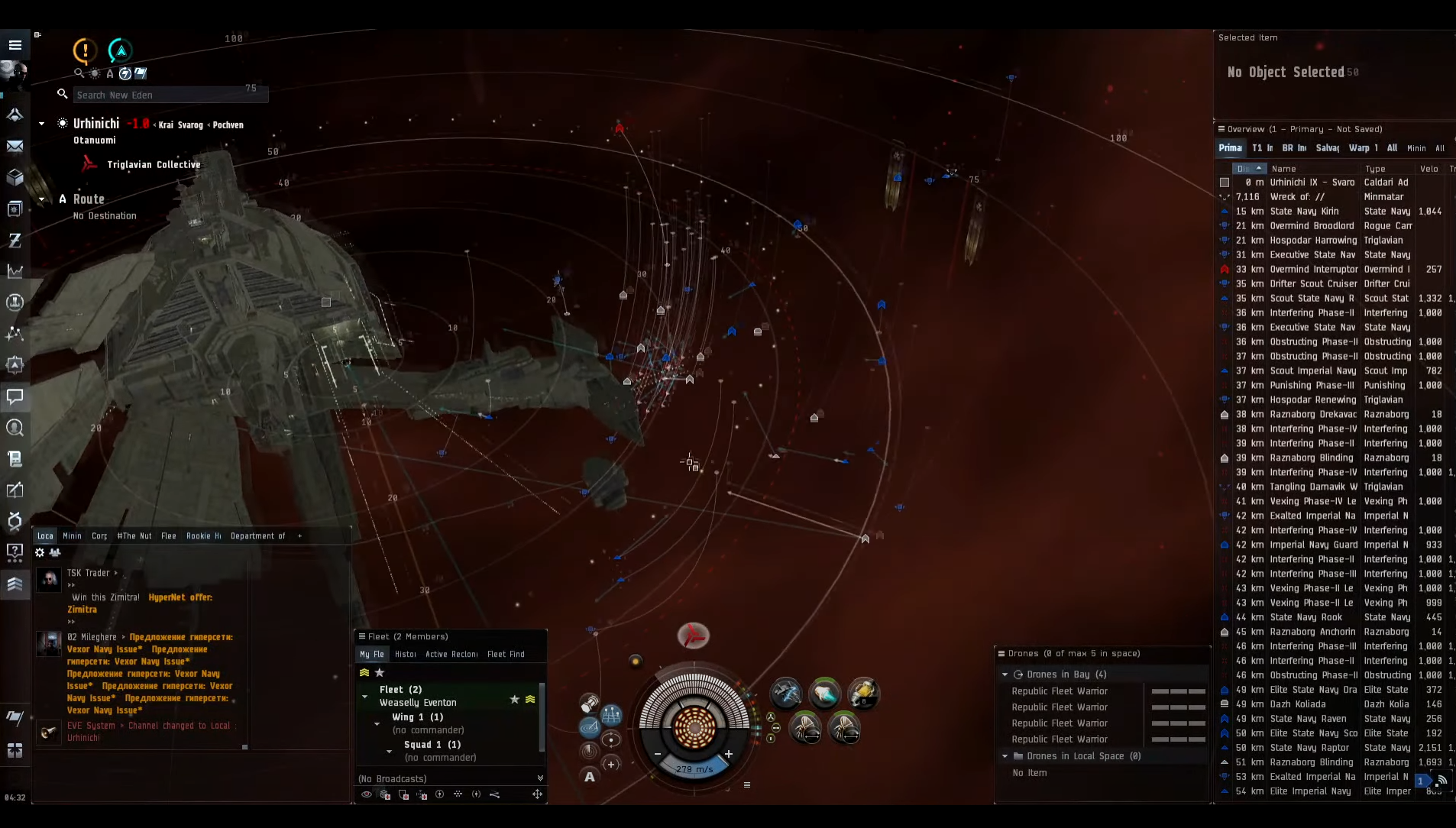Switch overview to the Salvage tab
This screenshot has height=828, width=1456.
coord(1327,148)
